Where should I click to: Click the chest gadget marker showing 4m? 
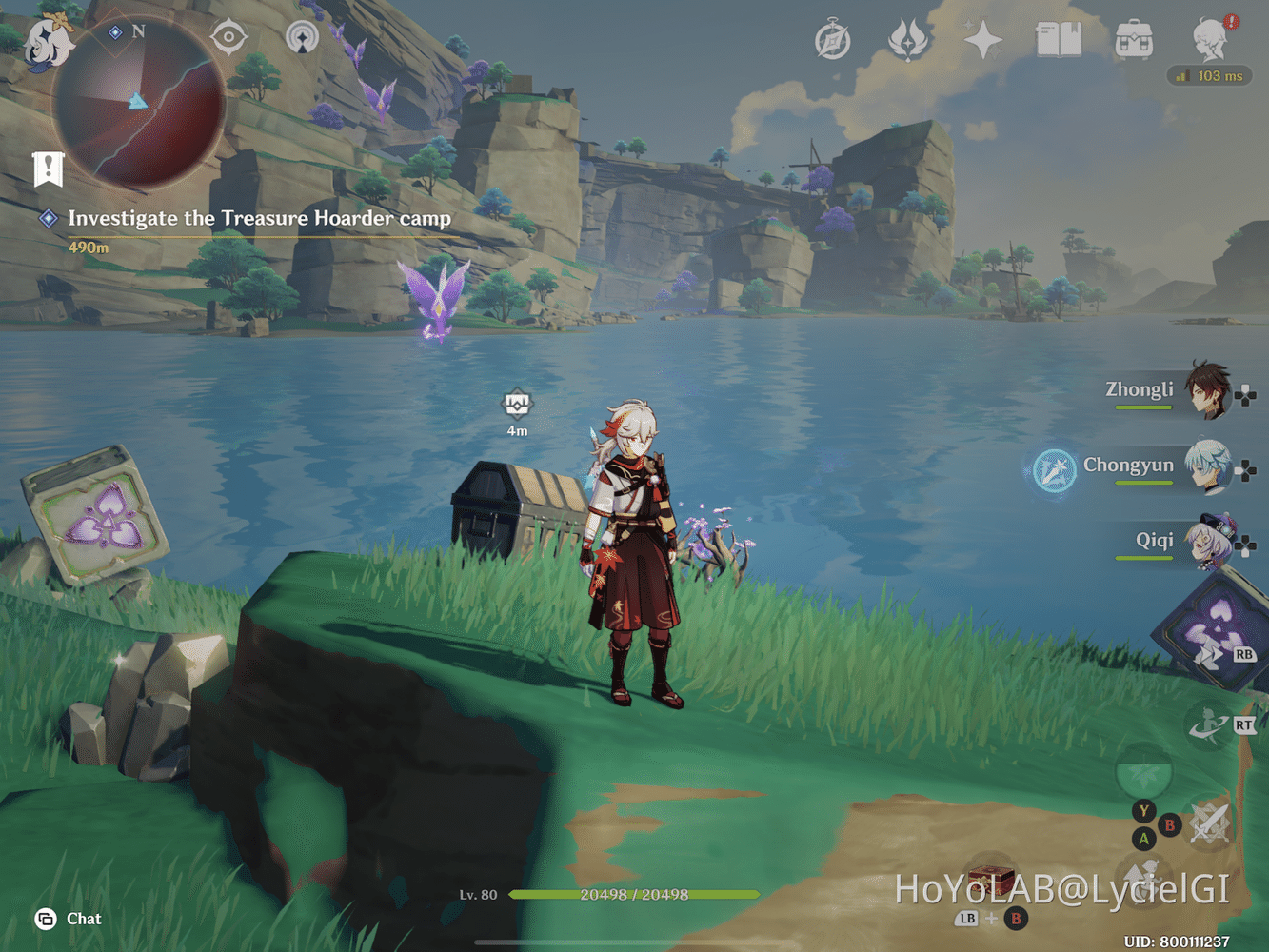click(515, 404)
